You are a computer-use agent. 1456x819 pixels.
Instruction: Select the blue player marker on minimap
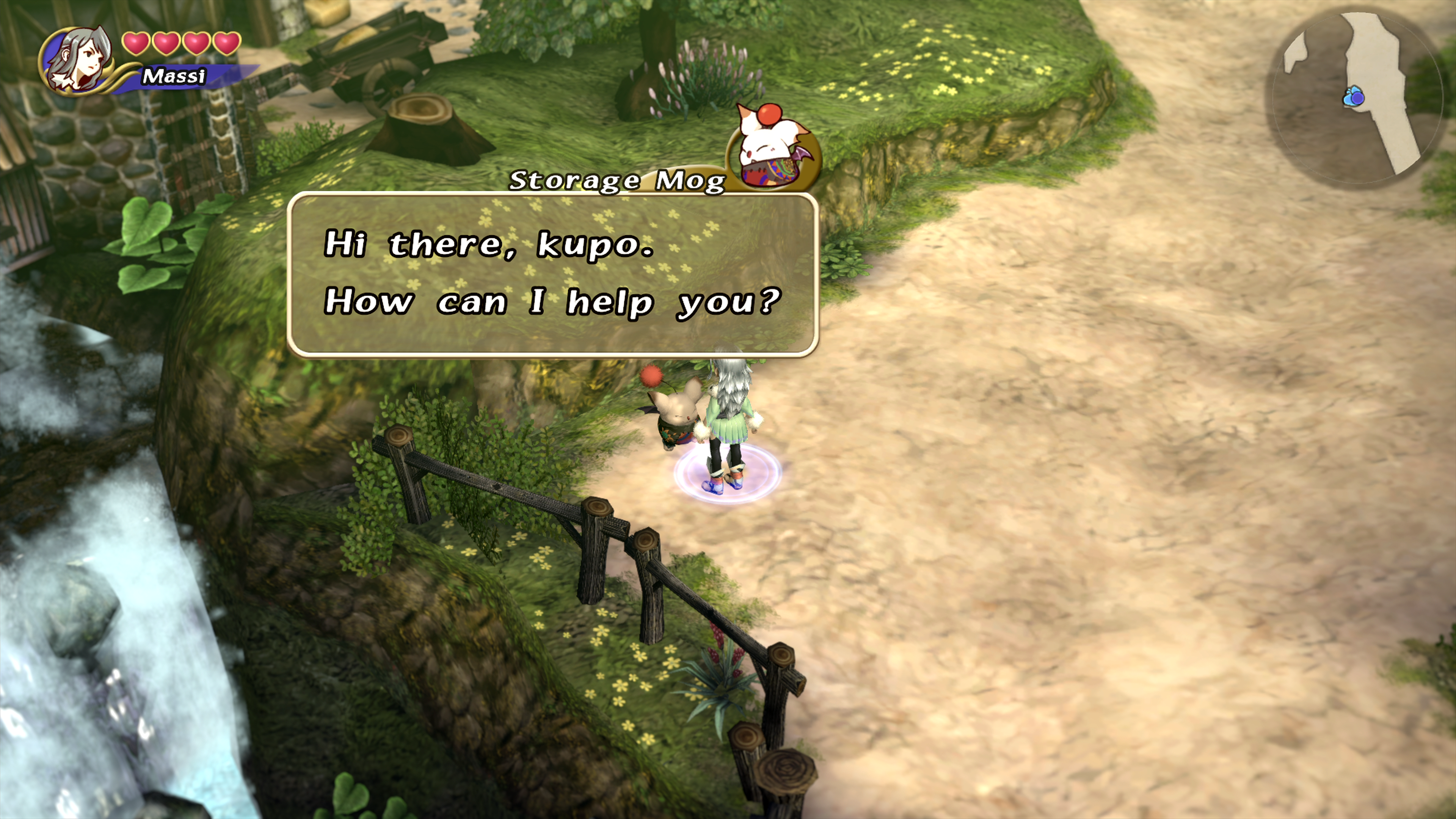pos(1354,97)
